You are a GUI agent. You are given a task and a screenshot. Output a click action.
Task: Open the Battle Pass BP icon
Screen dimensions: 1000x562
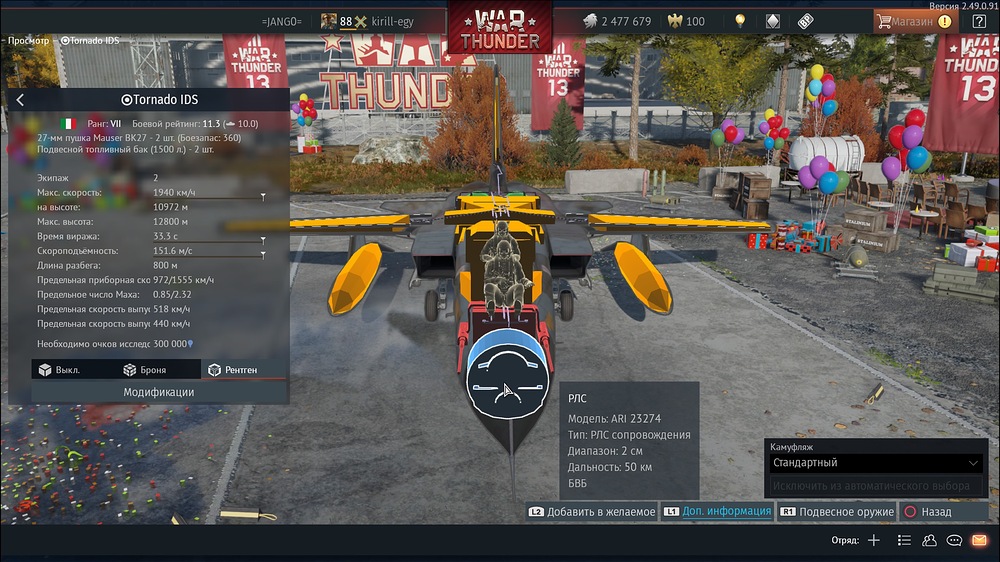click(805, 21)
